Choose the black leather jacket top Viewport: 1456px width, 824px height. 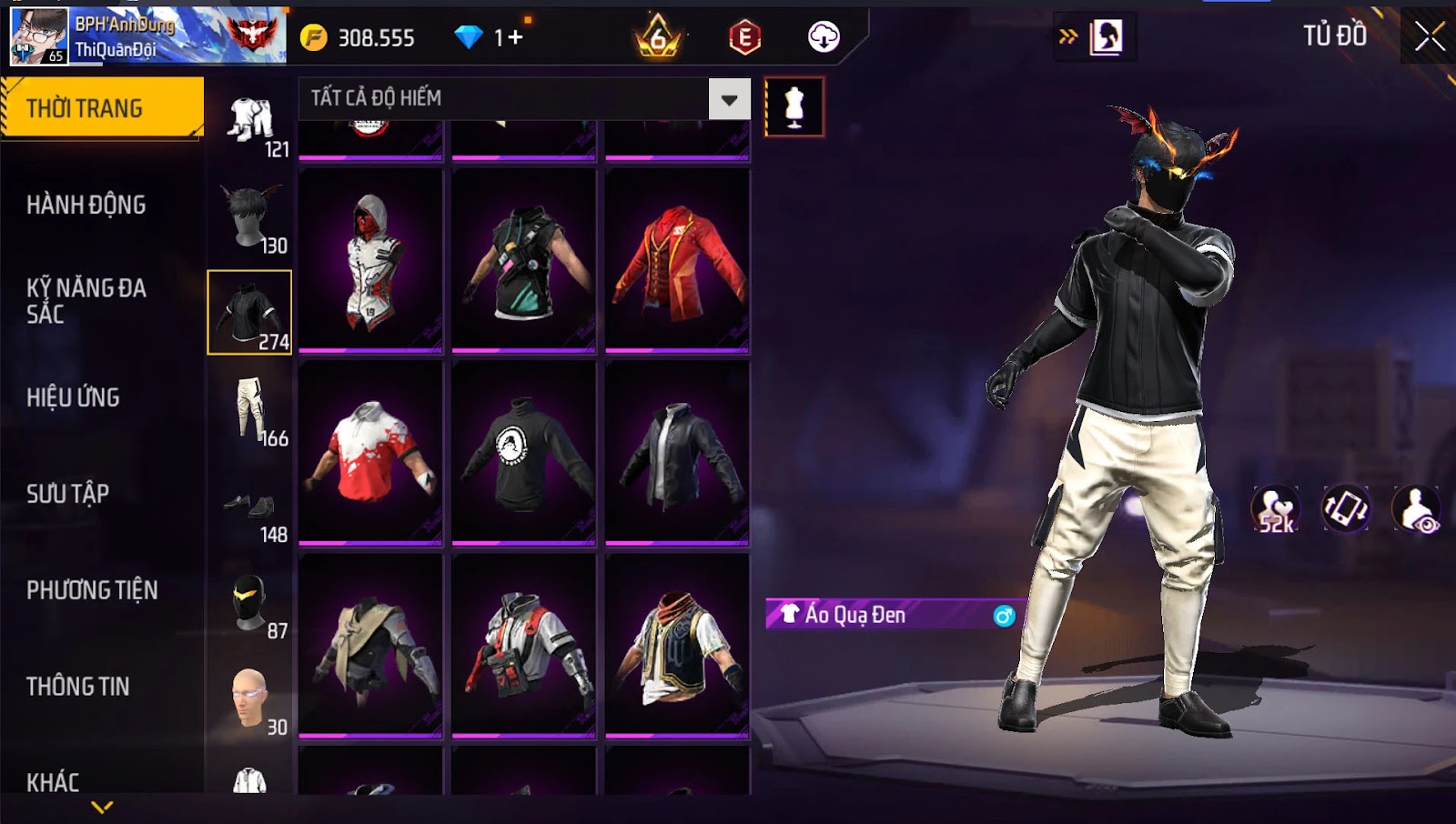[x=677, y=453]
